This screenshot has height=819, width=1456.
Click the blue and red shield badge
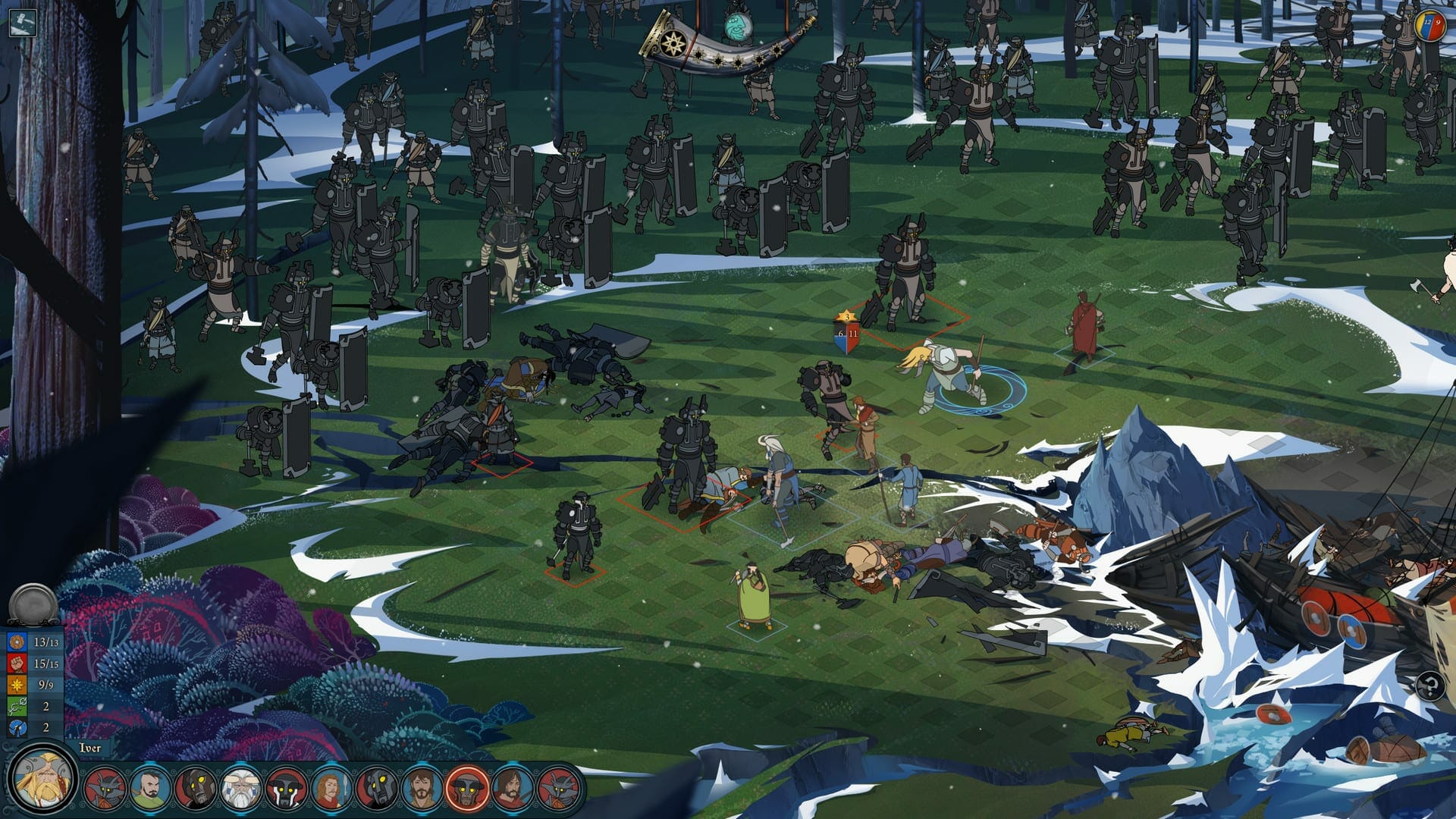pos(846,334)
